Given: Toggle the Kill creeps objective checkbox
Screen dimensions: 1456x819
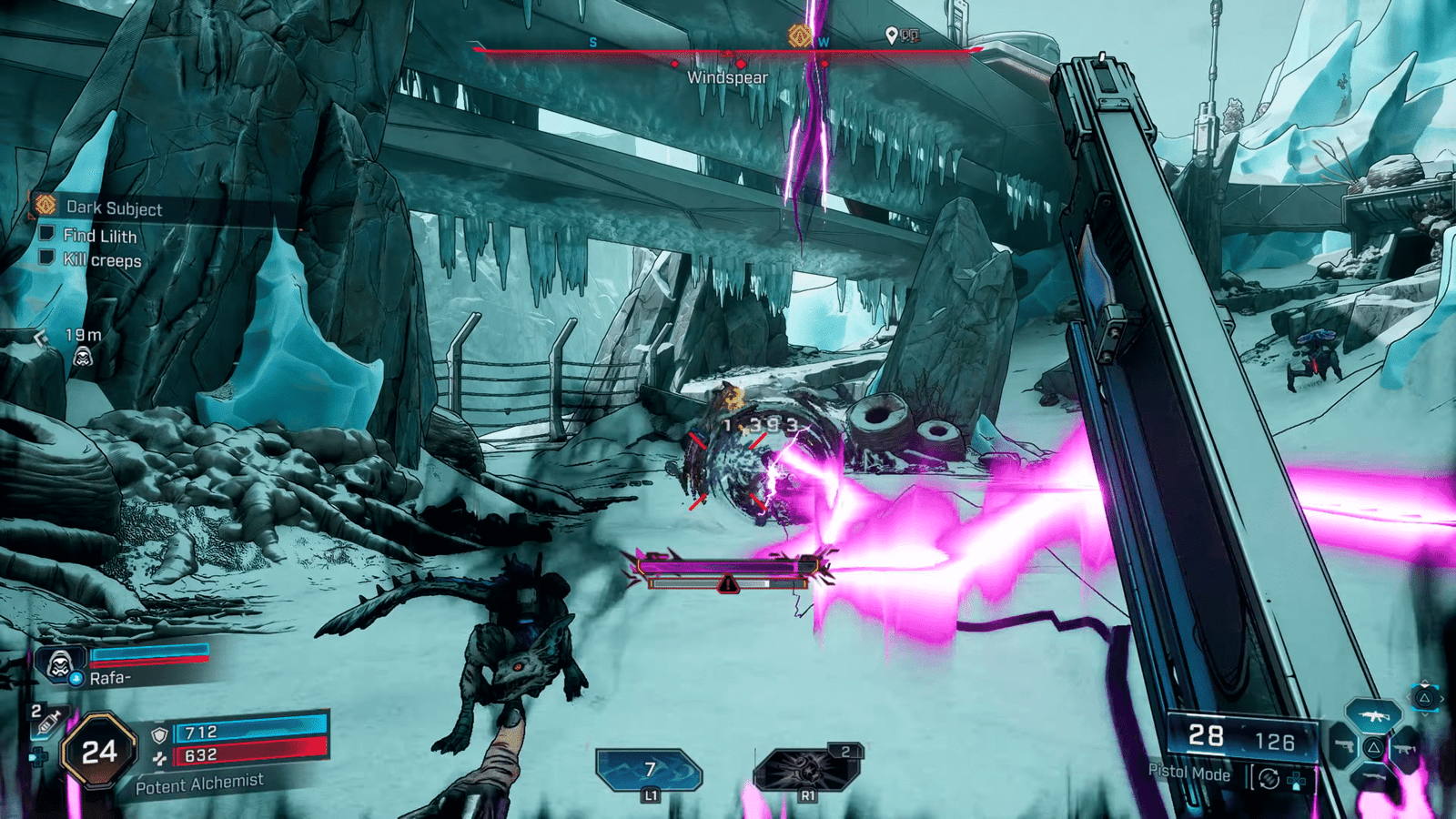Looking at the screenshot, I should tap(46, 258).
